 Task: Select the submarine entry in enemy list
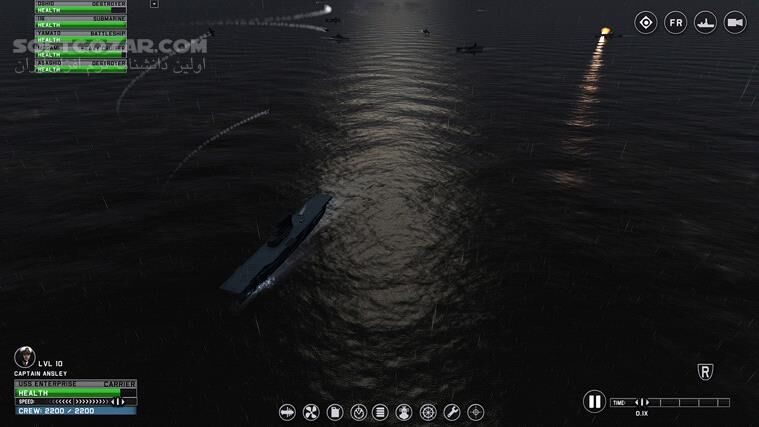[80, 19]
